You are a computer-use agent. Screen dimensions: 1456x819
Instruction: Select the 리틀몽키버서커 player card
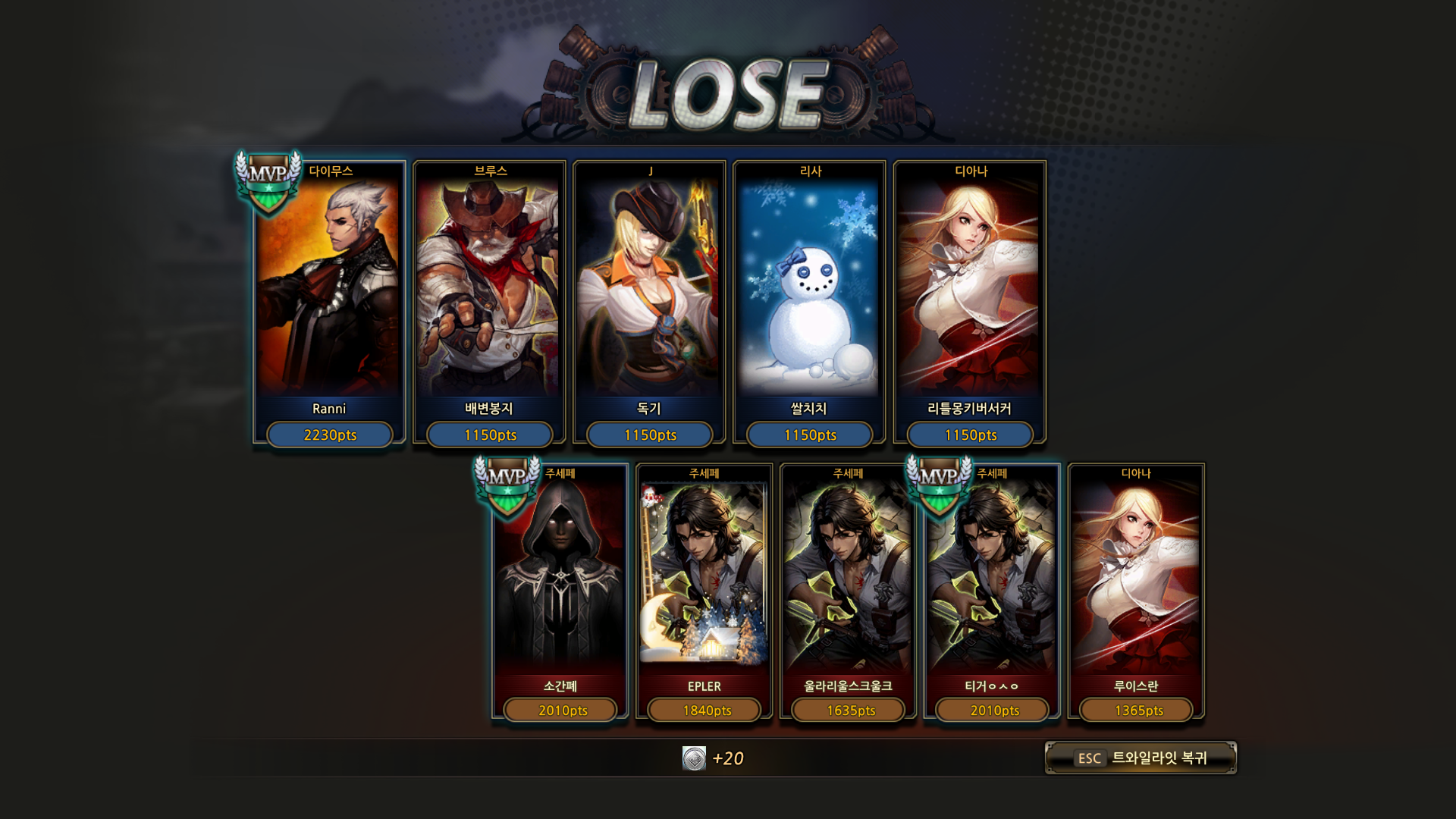[x=970, y=303]
